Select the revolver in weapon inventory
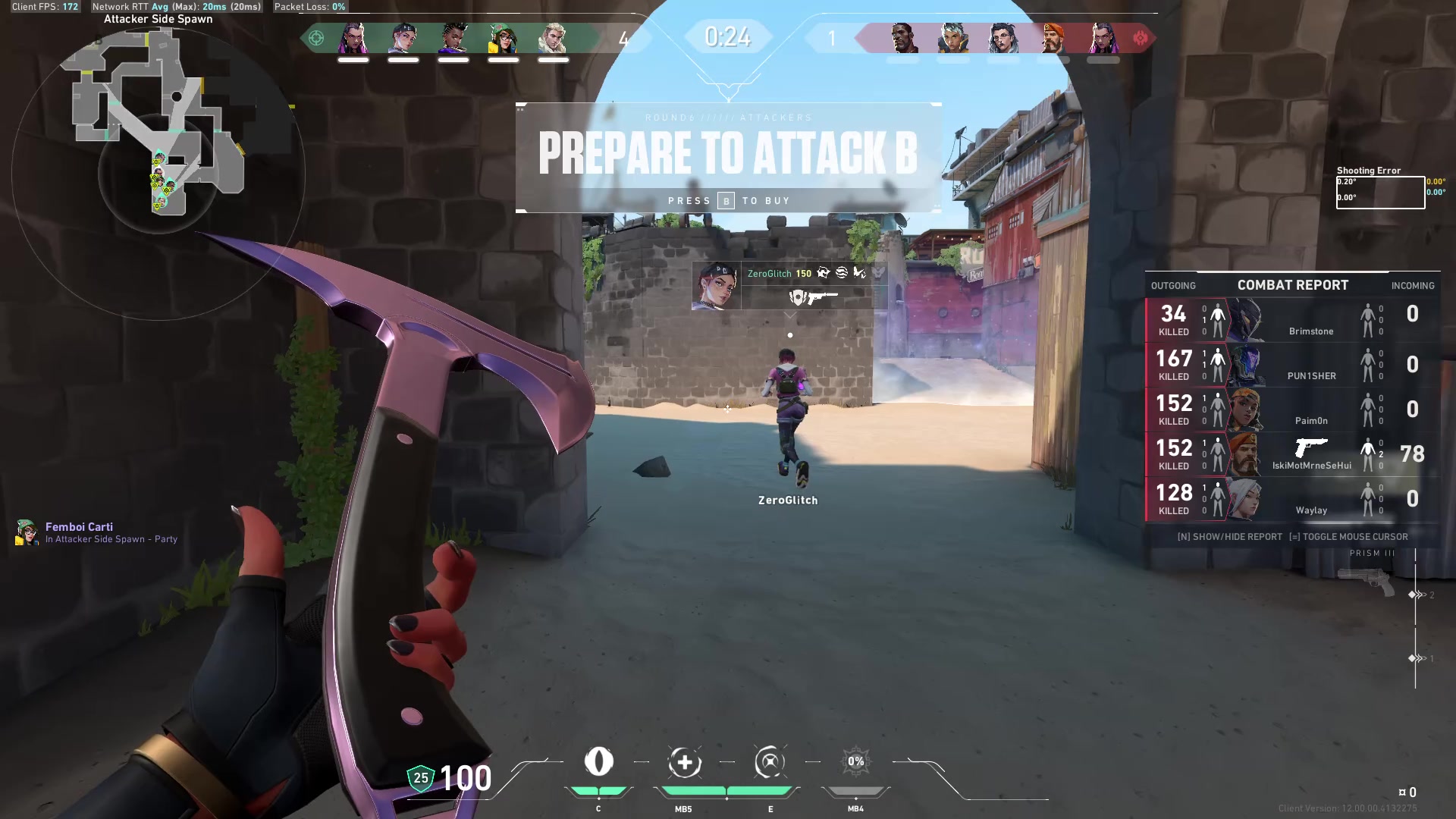The height and width of the screenshot is (819, 1456). pyautogui.click(x=1367, y=582)
